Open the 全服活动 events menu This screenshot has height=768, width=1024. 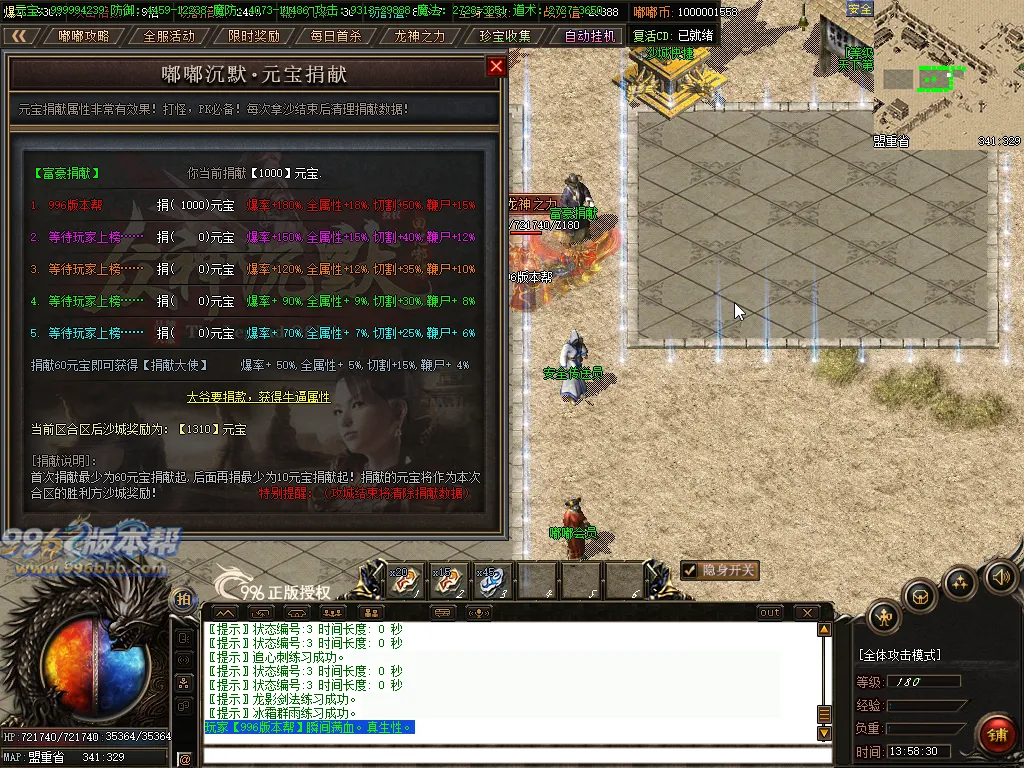(169, 35)
